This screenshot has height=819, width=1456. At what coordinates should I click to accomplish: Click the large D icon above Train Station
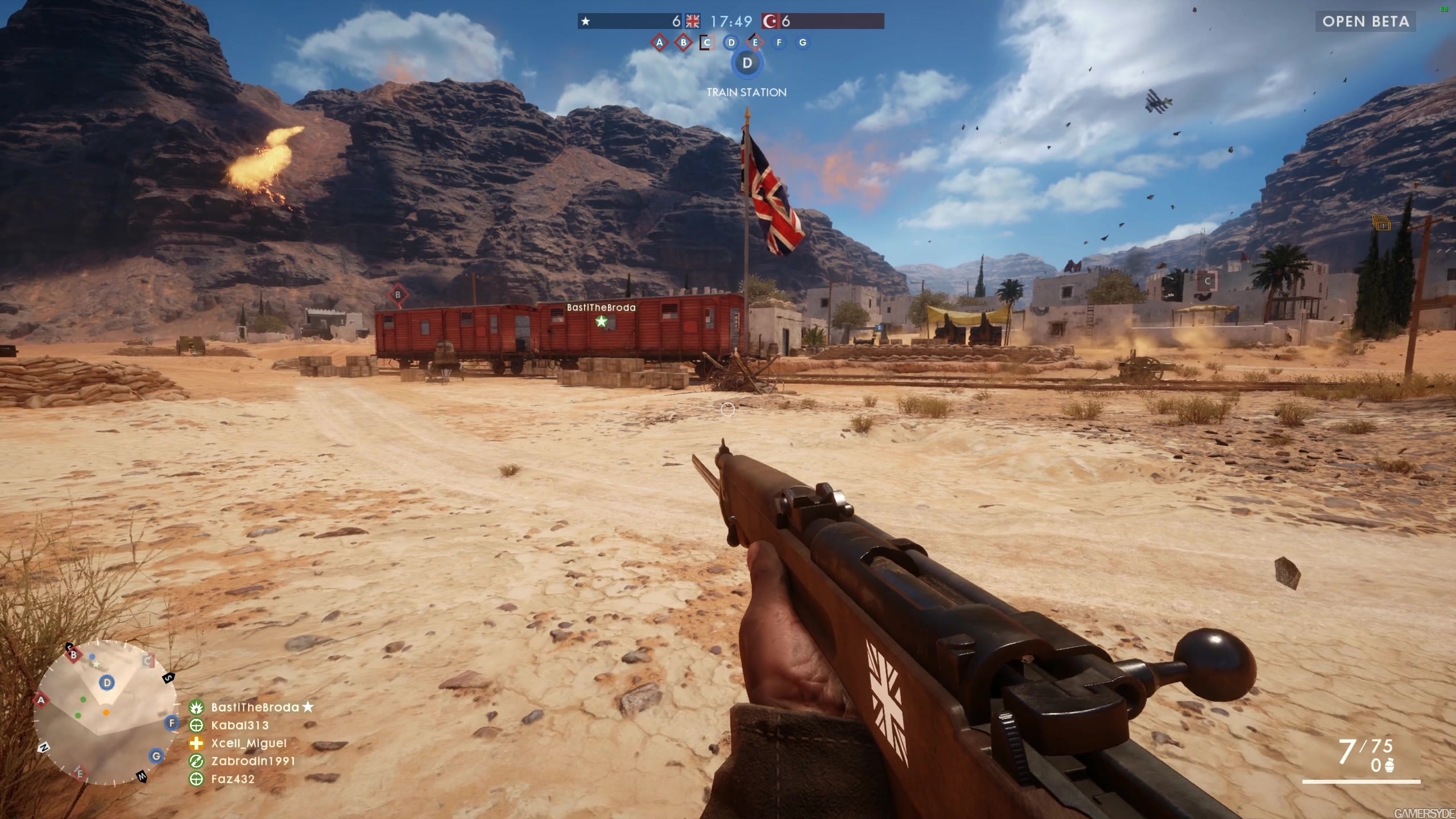tap(747, 63)
